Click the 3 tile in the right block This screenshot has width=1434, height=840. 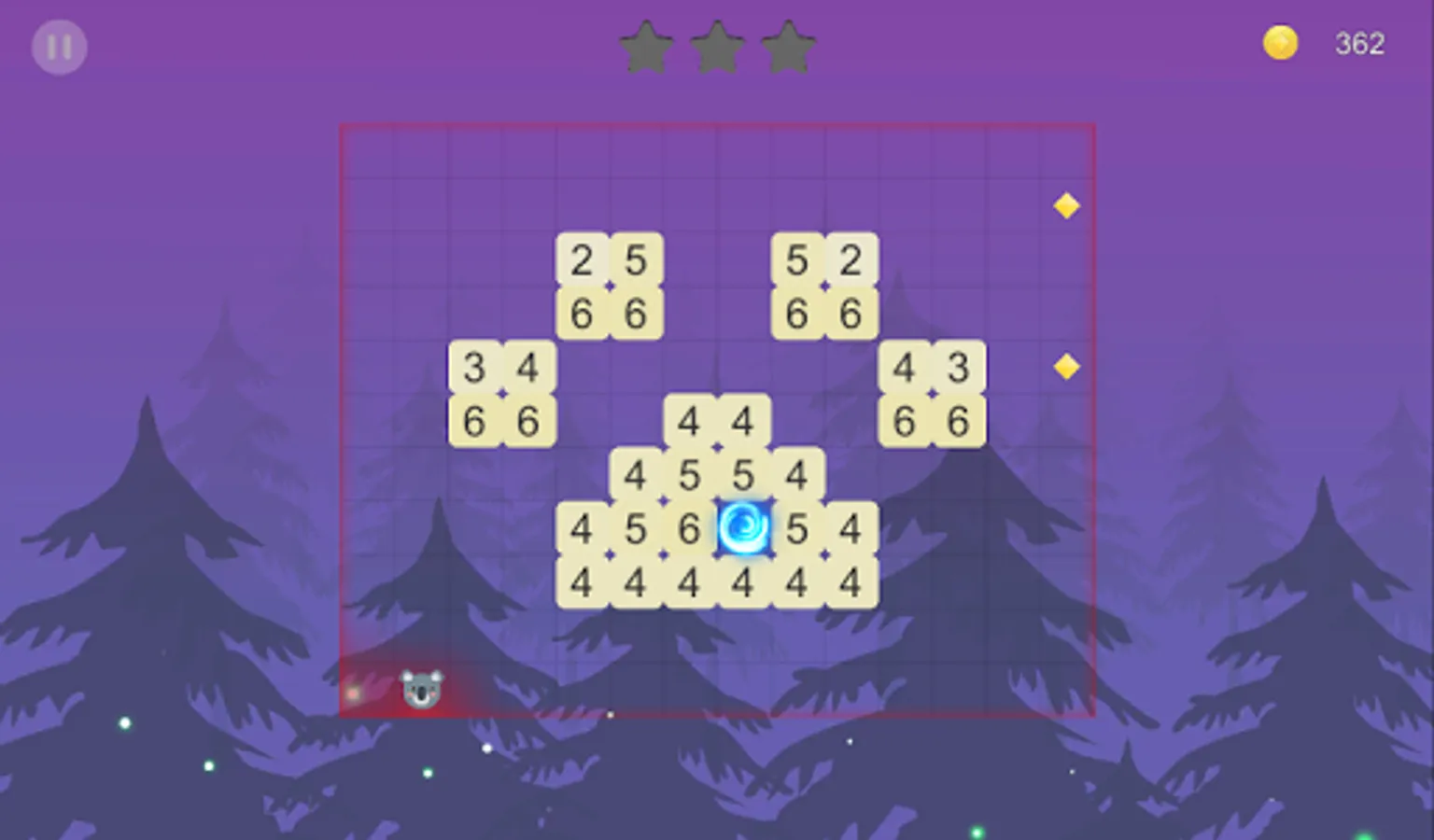[959, 369]
